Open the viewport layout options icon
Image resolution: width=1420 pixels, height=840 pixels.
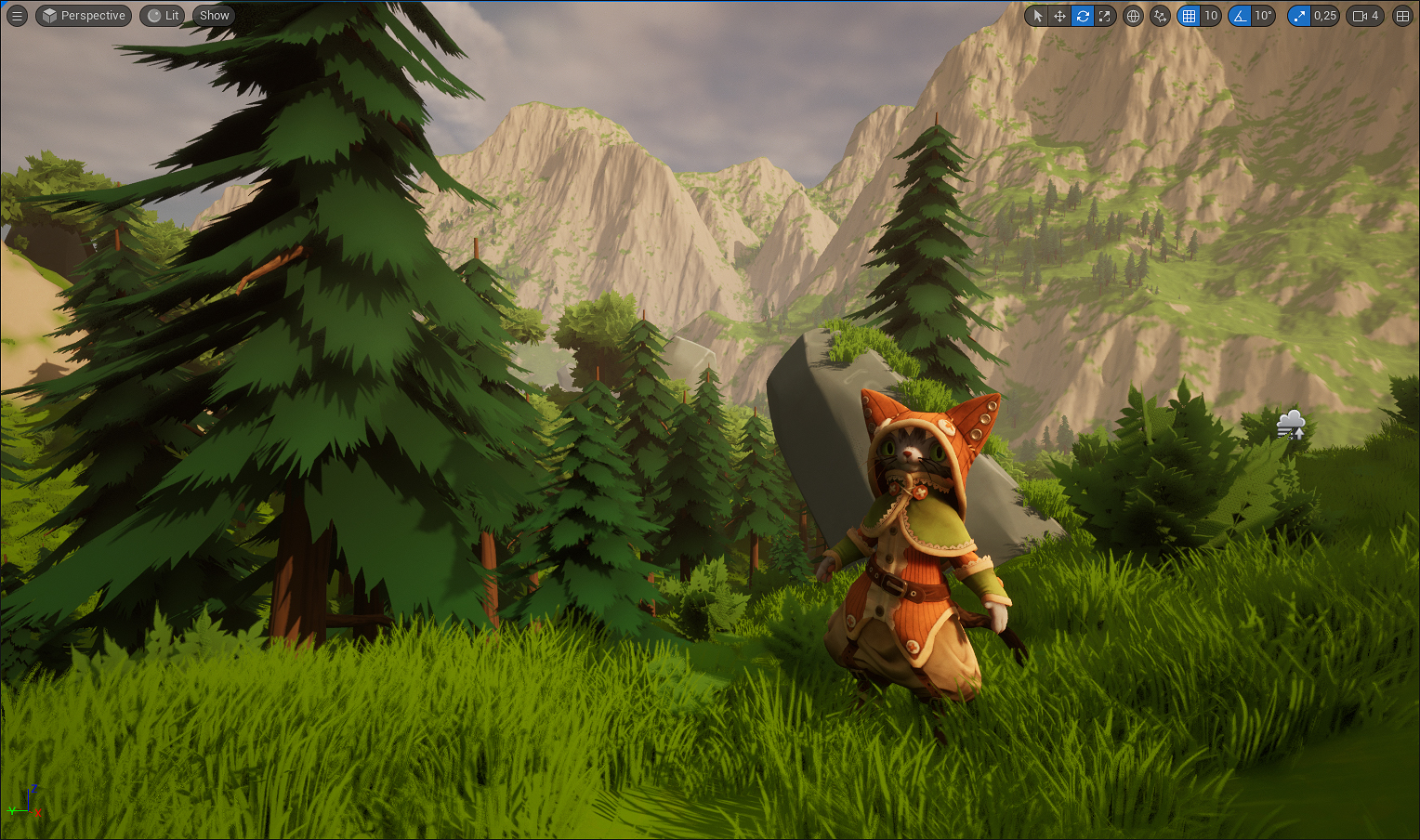pos(1401,16)
